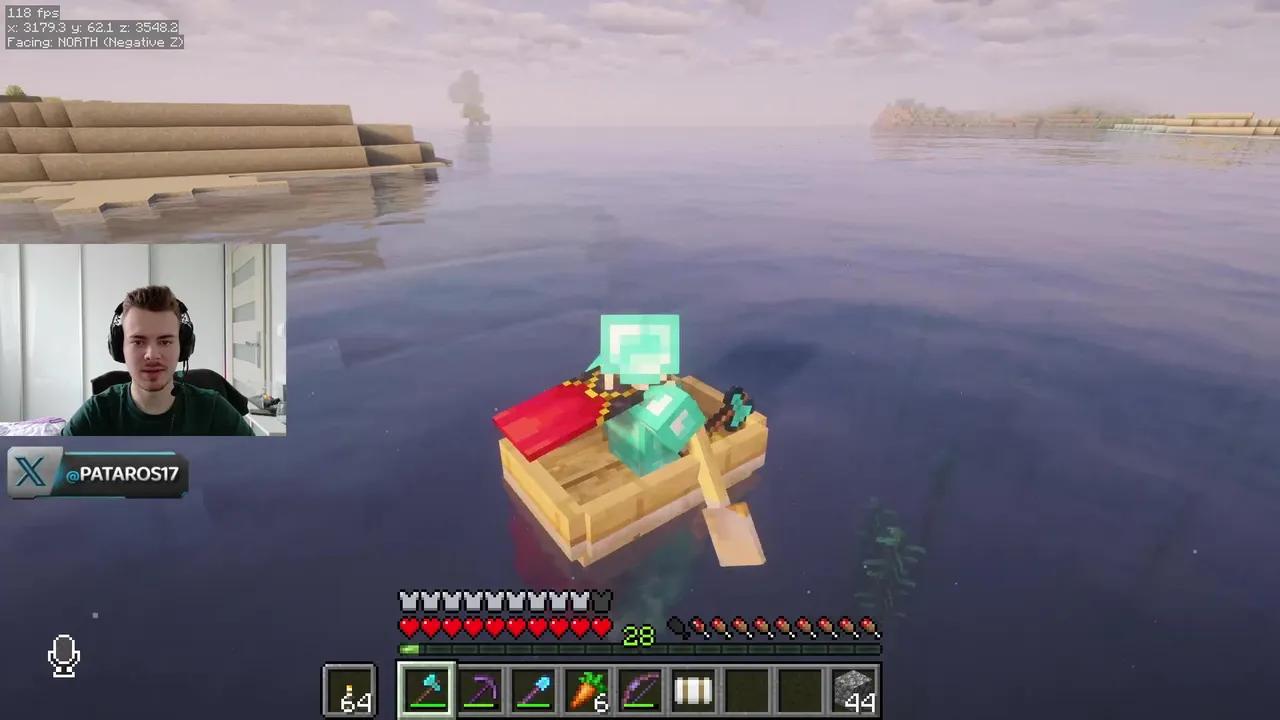
Task: Select the torches in the offhand slot
Action: (x=349, y=690)
